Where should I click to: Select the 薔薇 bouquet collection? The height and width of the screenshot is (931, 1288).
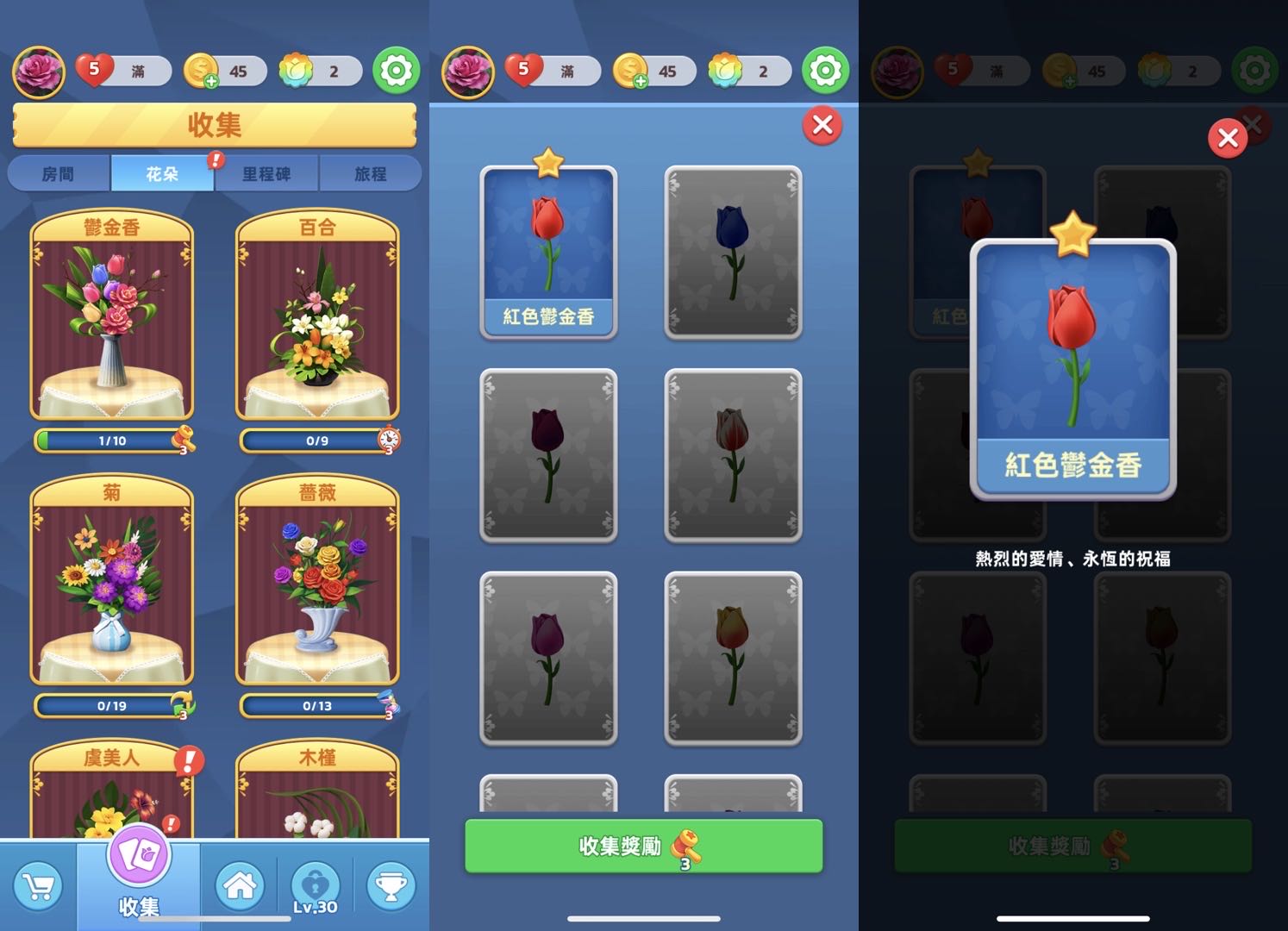pos(317,584)
